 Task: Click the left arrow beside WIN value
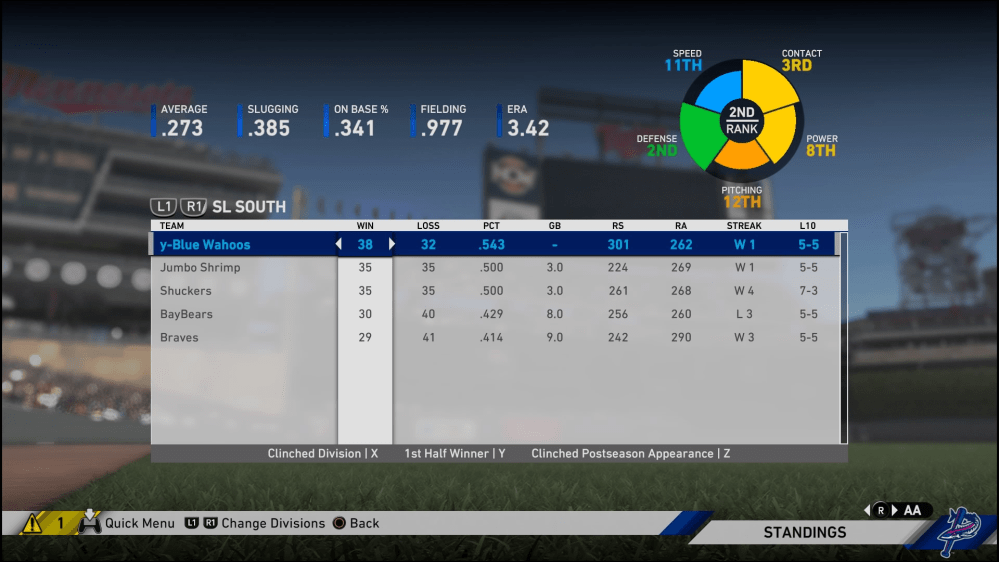338,245
